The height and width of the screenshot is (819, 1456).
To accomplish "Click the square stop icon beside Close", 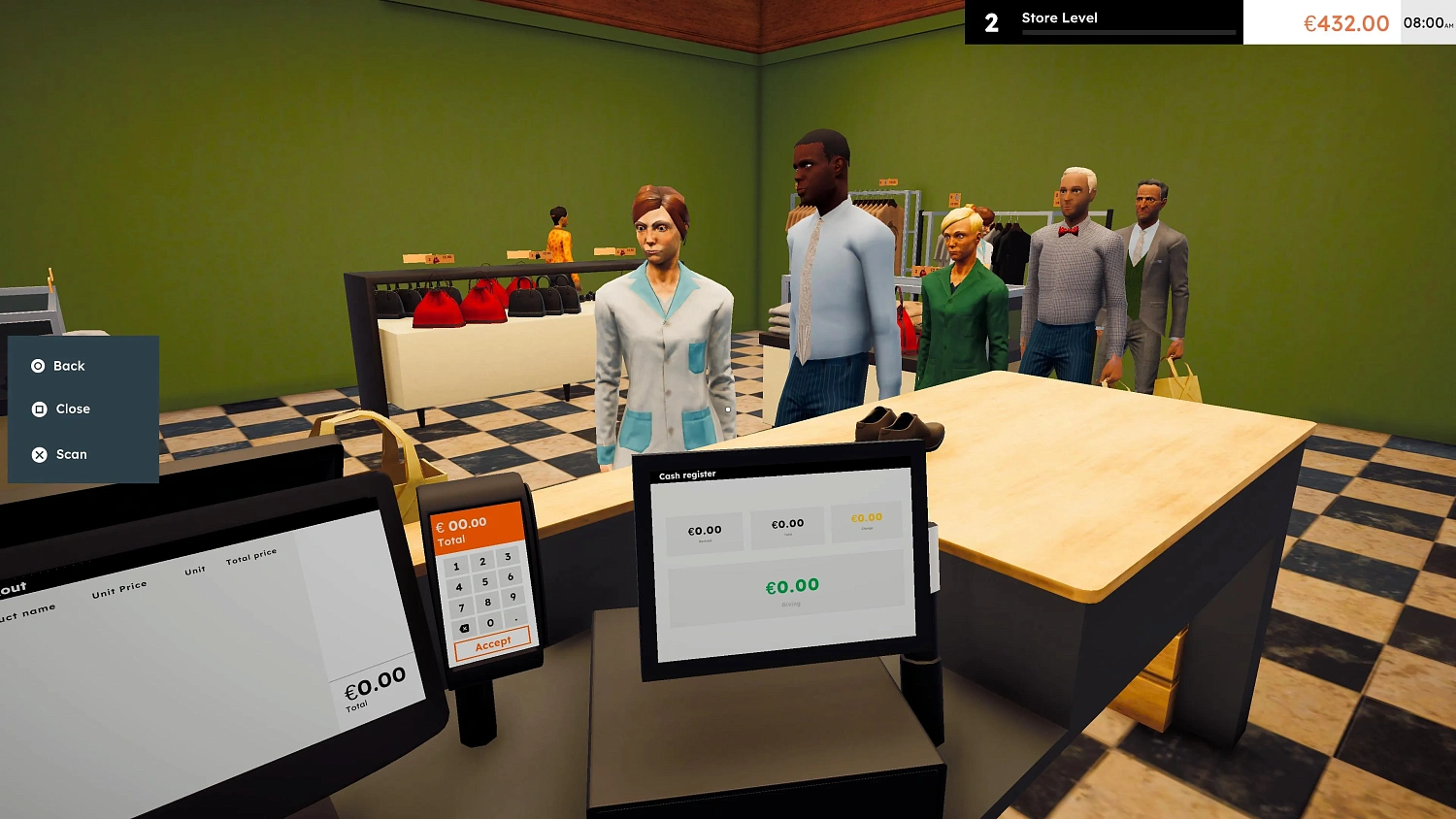I will [x=38, y=409].
